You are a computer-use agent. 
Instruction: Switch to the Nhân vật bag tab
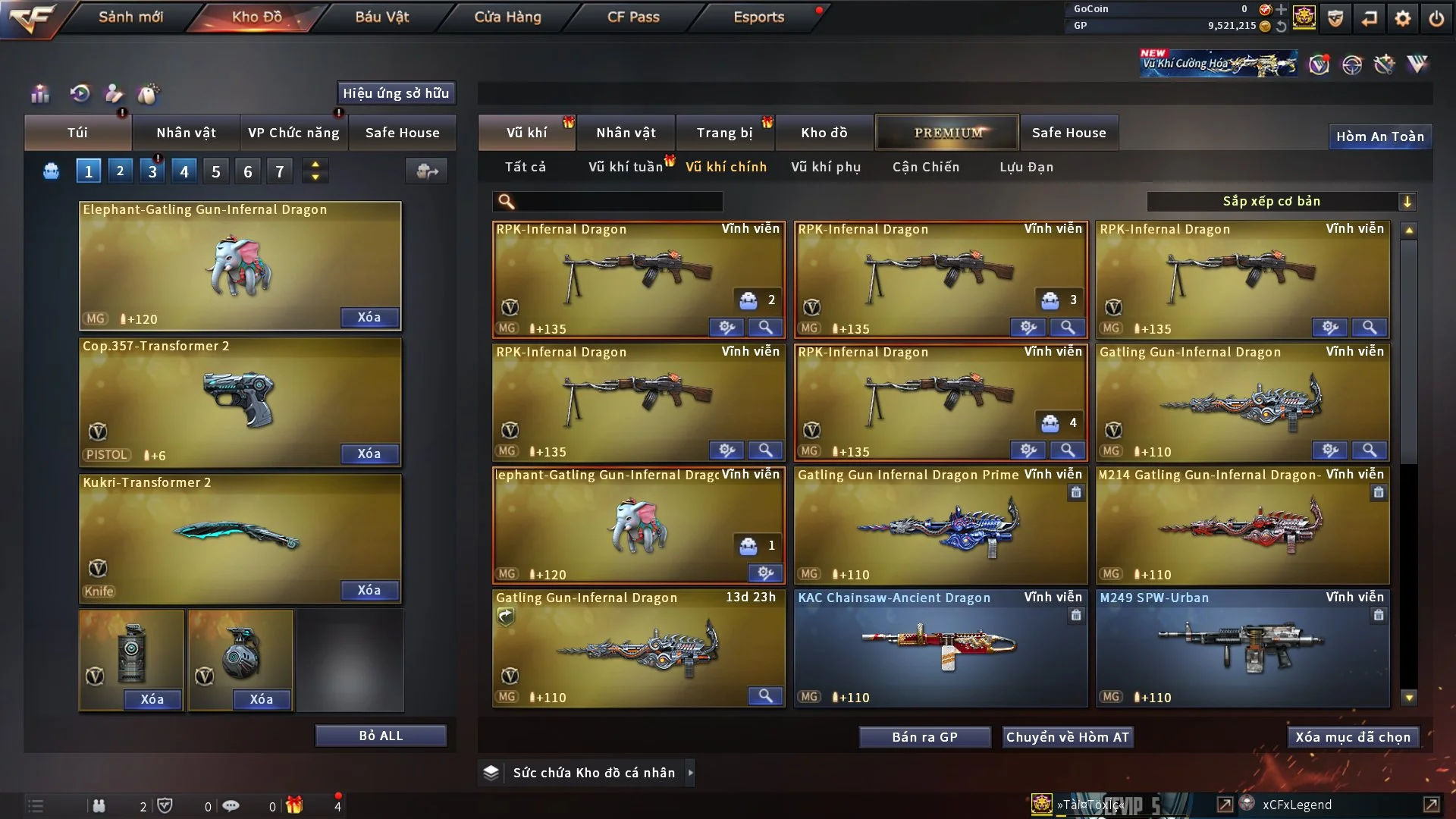point(186,133)
